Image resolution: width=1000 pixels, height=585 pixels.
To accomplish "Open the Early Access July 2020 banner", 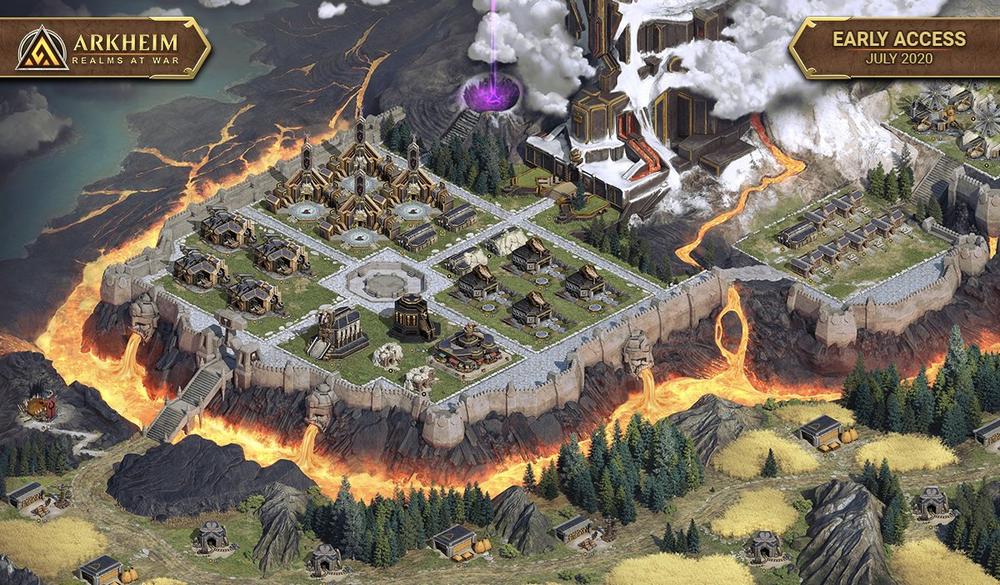I will coord(892,46).
